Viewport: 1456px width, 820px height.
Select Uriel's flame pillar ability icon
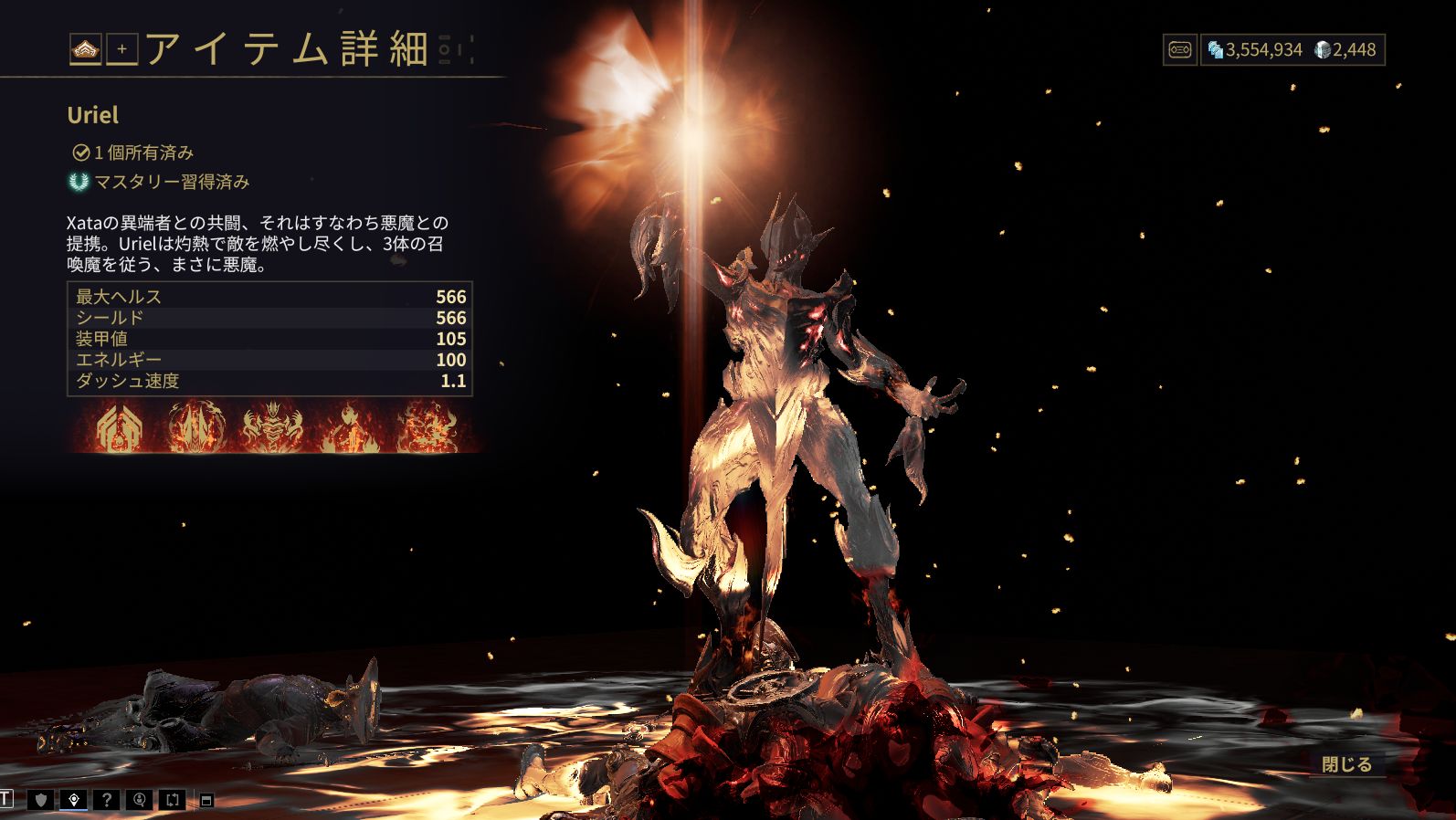pyautogui.click(x=348, y=427)
